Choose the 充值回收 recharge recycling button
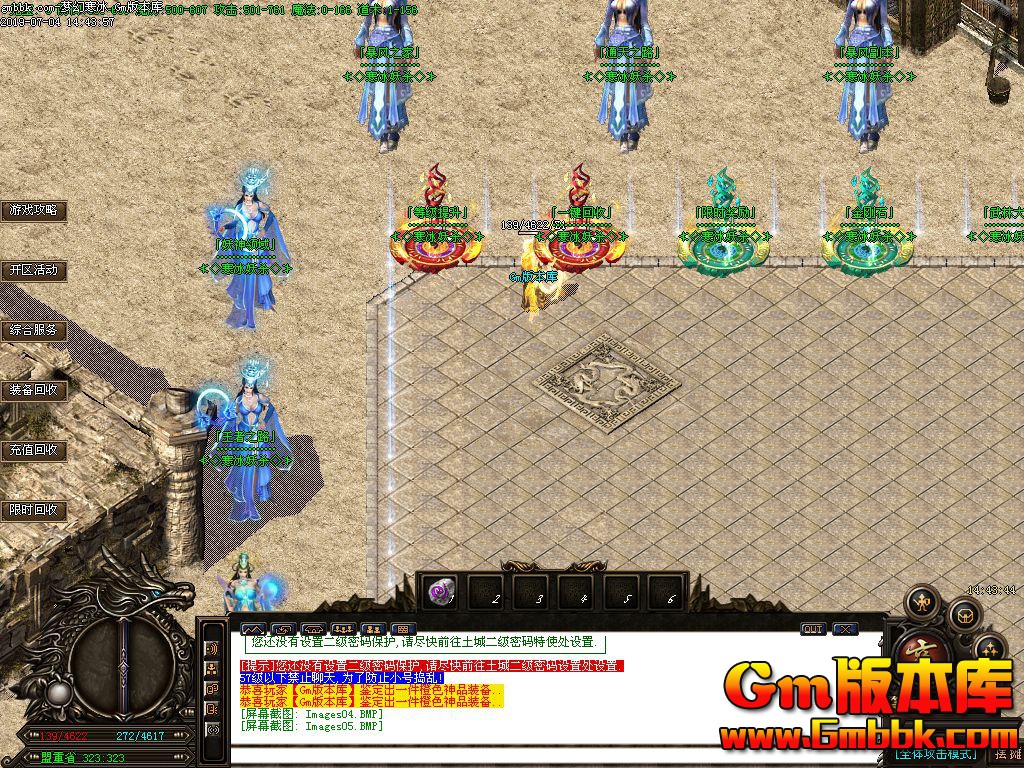Screen dimensions: 1024x768 coord(34,450)
